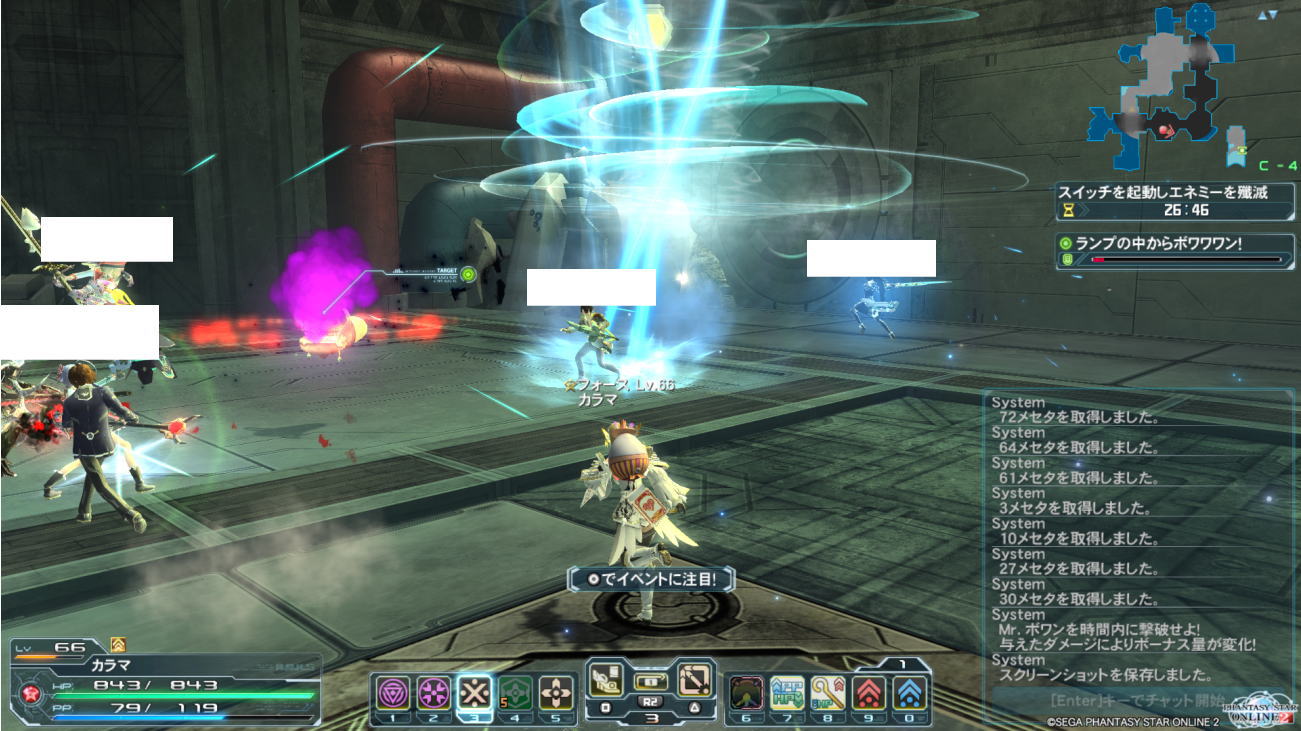Click the weapon palette dash-square action icon
The image size is (1301, 731).
[x=693, y=680]
